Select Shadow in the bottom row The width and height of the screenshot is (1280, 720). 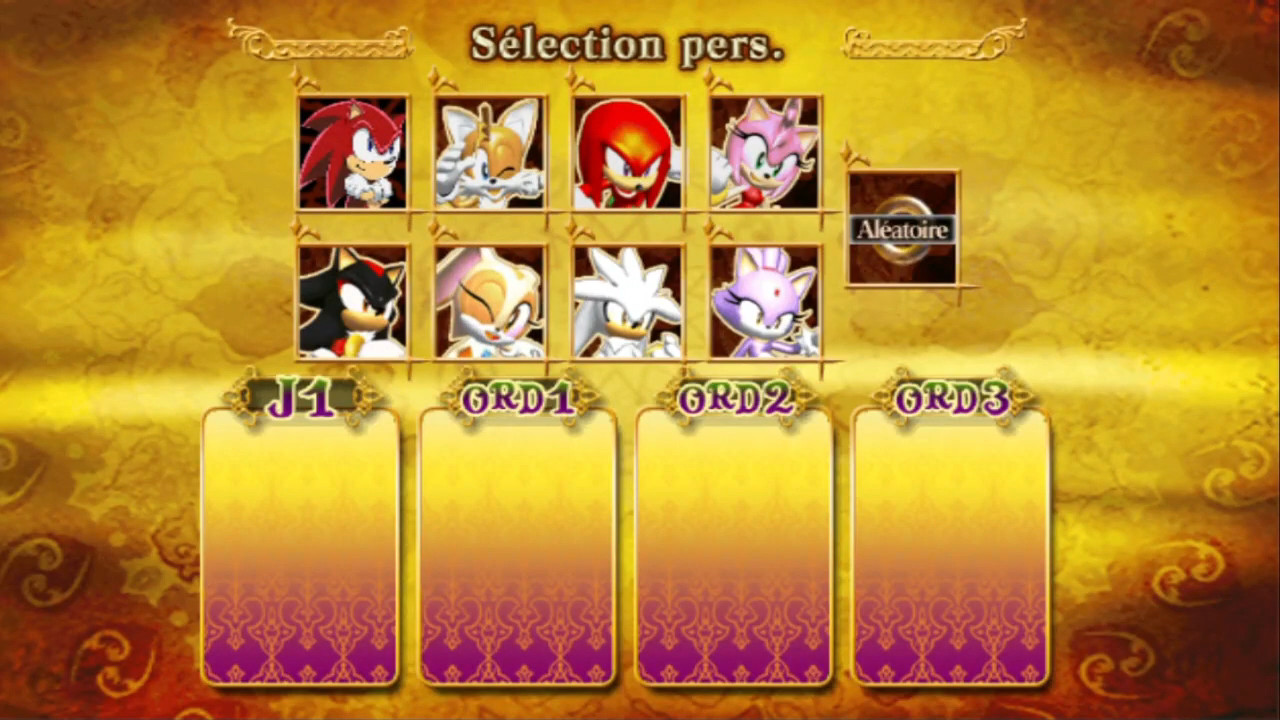coord(353,300)
